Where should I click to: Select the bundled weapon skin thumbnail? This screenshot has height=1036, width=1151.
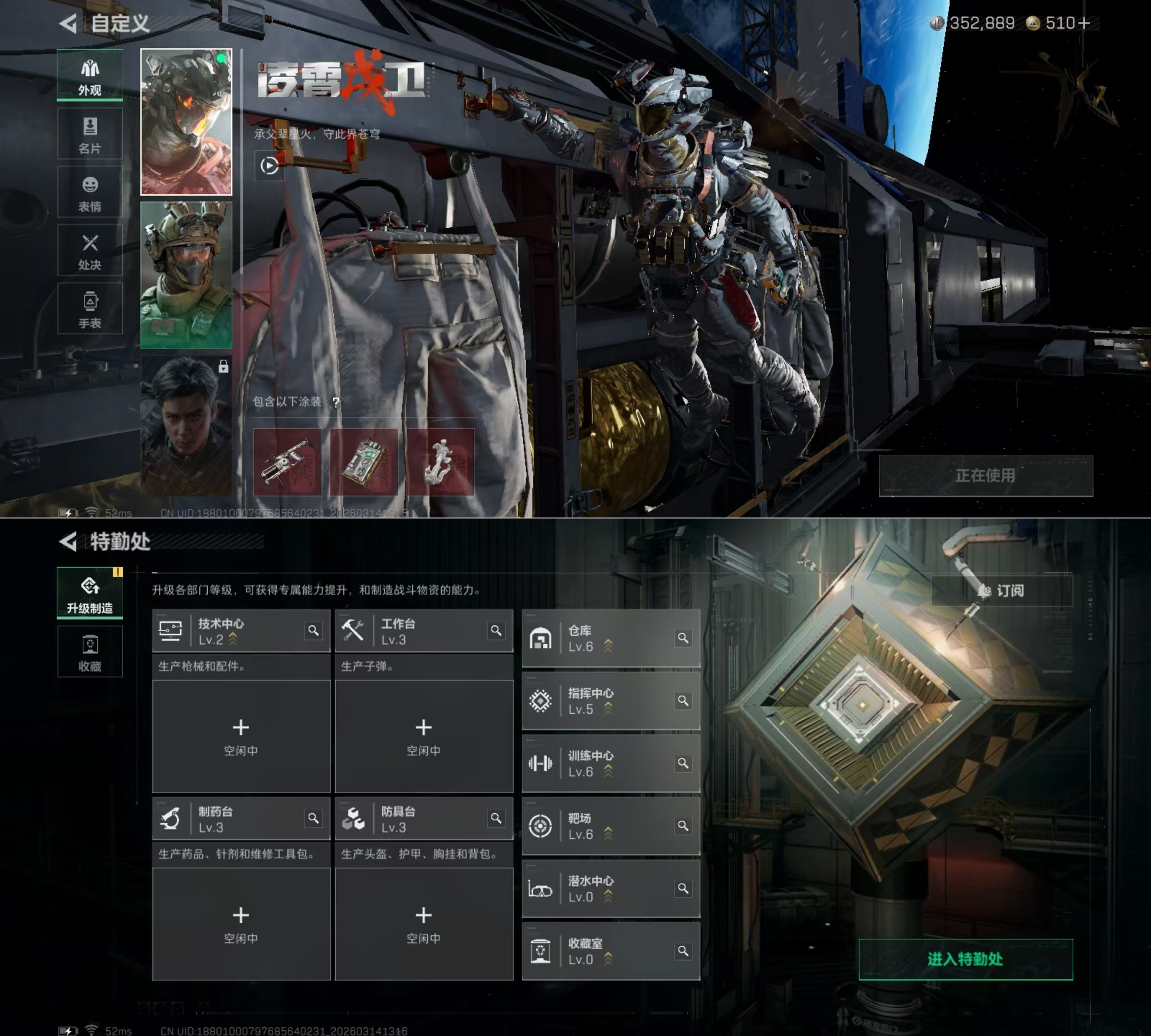pos(287,462)
